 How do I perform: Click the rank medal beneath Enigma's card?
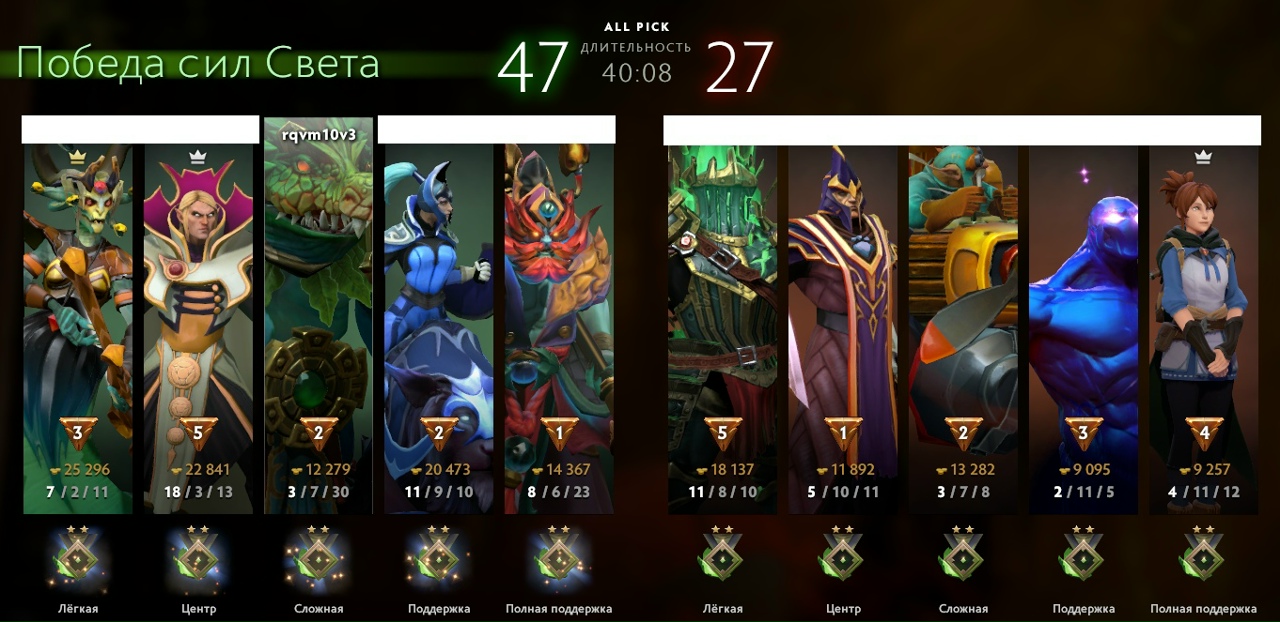pyautogui.click(x=1083, y=558)
